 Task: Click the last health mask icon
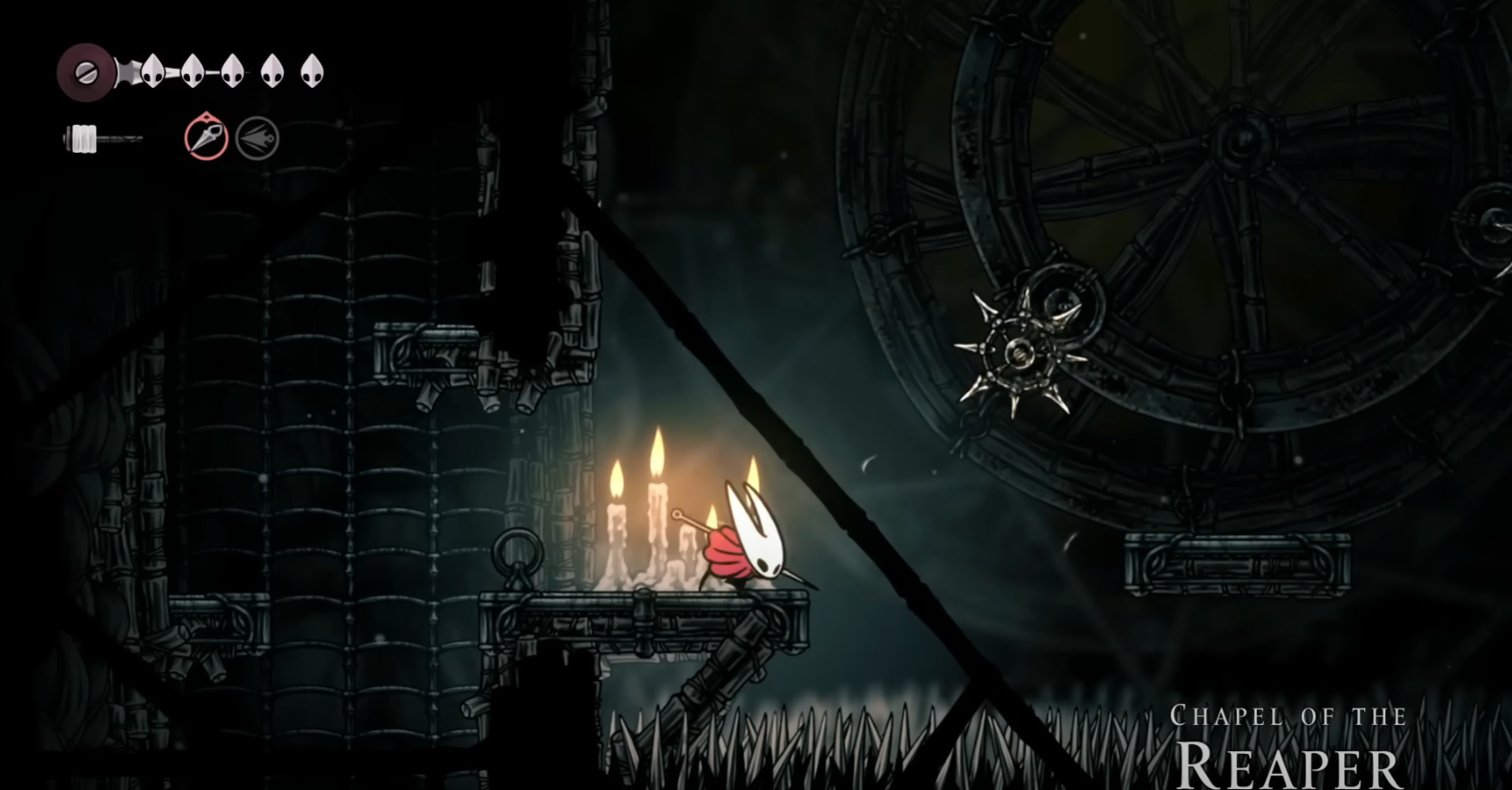312,70
